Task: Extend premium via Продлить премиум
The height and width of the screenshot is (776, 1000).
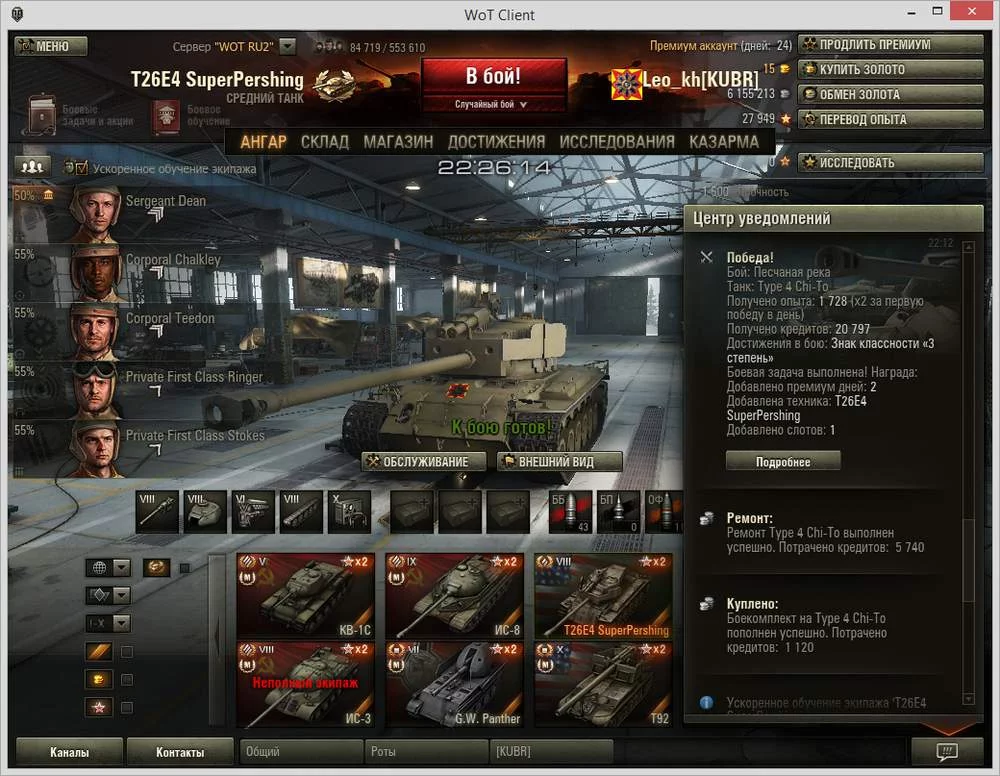Action: click(x=891, y=45)
